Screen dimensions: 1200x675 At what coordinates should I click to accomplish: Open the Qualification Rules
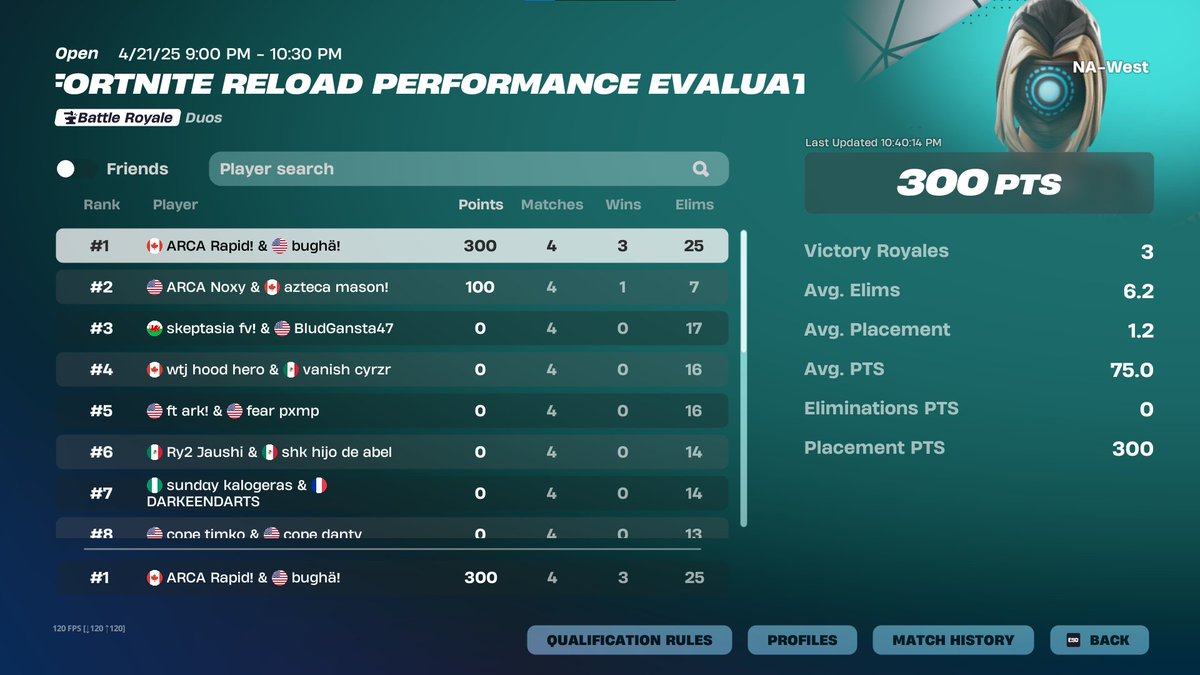click(x=629, y=640)
